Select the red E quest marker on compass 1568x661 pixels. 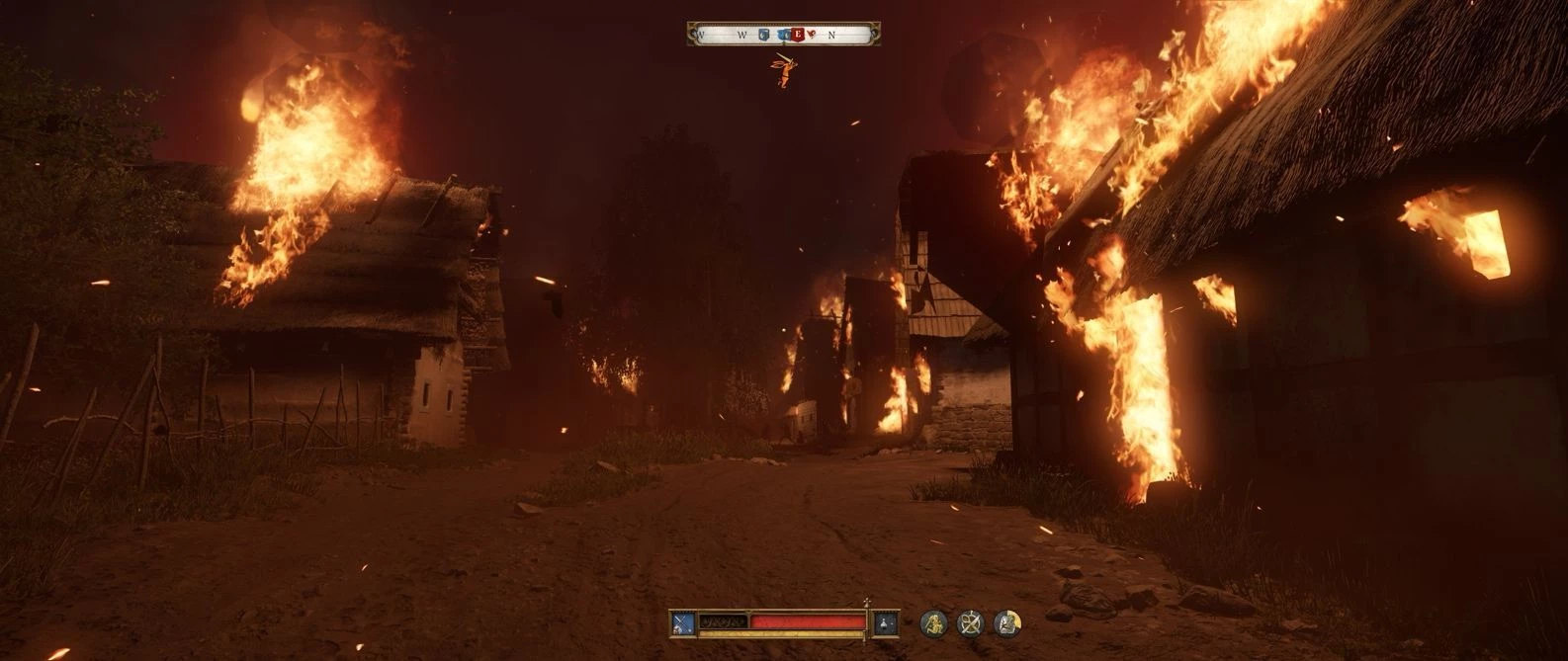point(797,35)
